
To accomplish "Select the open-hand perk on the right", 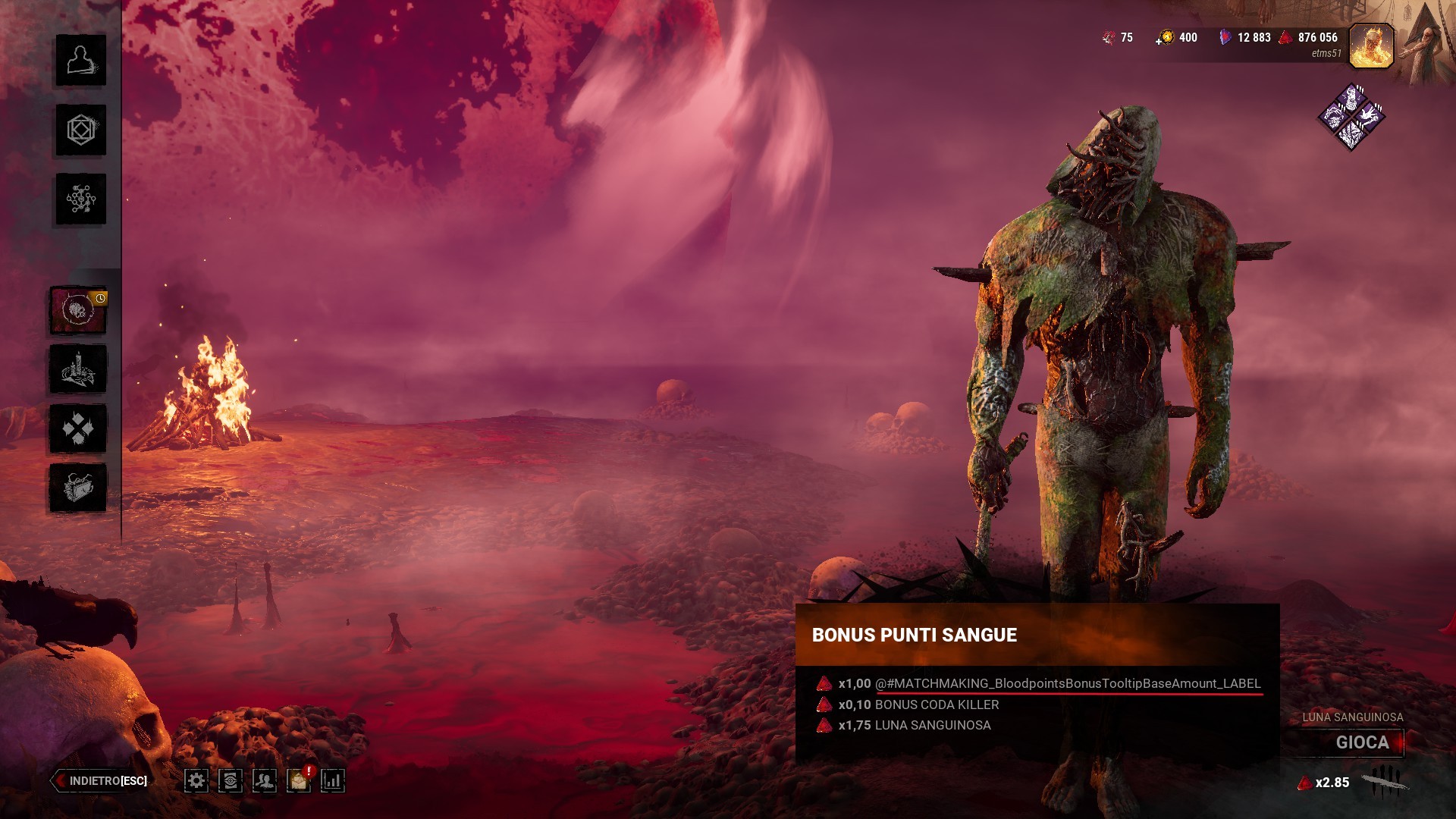I will click(x=1370, y=116).
